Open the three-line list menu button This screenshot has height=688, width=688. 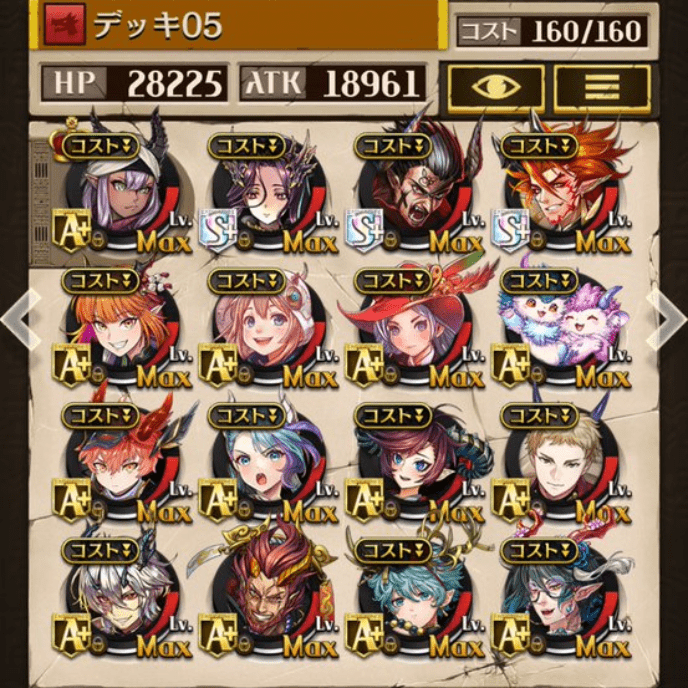[601, 87]
